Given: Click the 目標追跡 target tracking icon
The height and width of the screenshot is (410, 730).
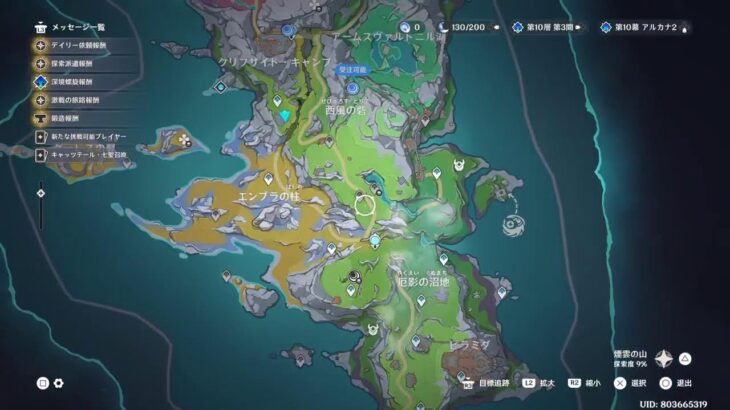Looking at the screenshot, I should pyautogui.click(x=467, y=382).
